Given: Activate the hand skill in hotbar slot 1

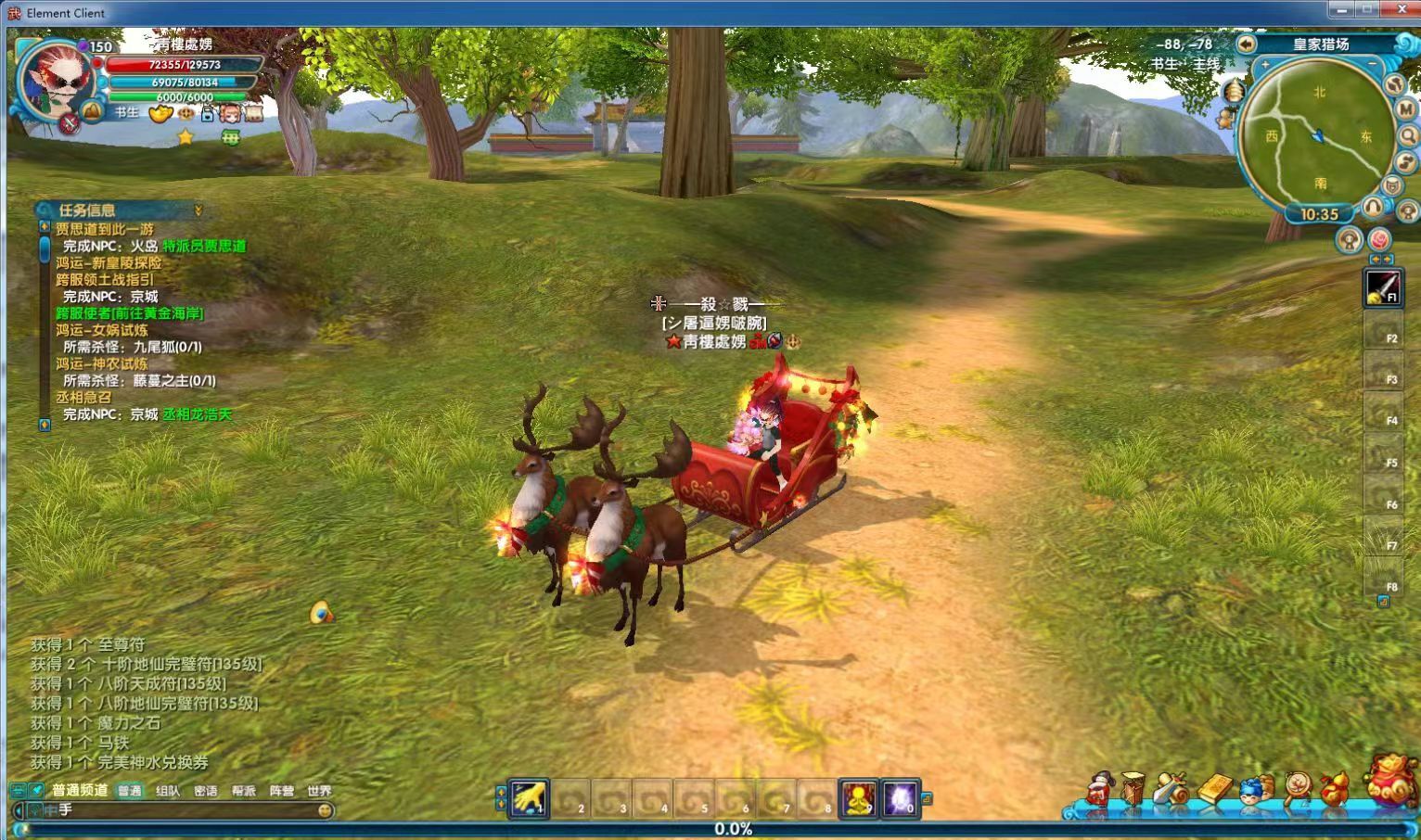Looking at the screenshot, I should pyautogui.click(x=531, y=798).
